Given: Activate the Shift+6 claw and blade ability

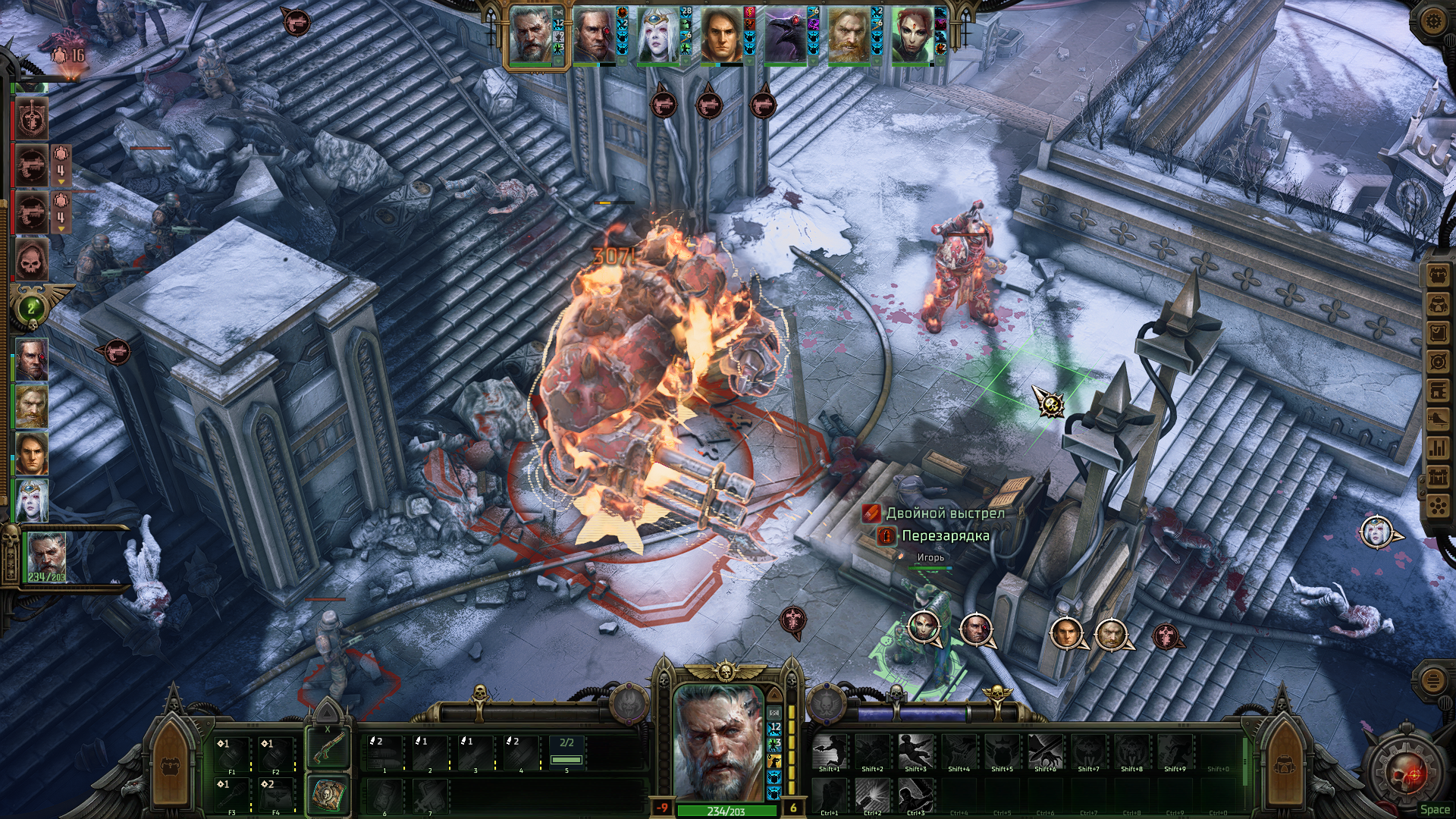Looking at the screenshot, I should [x=1045, y=752].
